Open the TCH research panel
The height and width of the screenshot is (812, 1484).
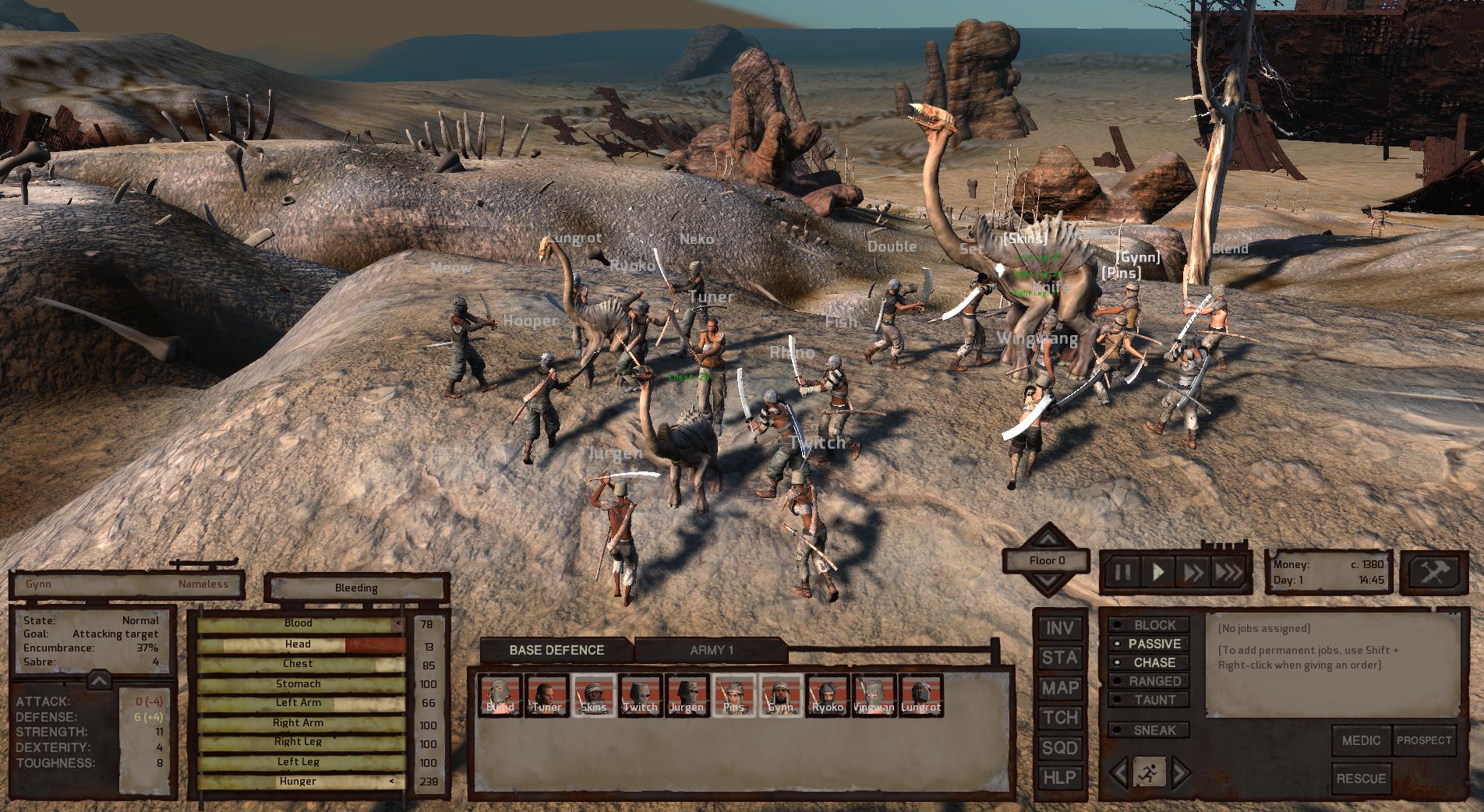1059,719
